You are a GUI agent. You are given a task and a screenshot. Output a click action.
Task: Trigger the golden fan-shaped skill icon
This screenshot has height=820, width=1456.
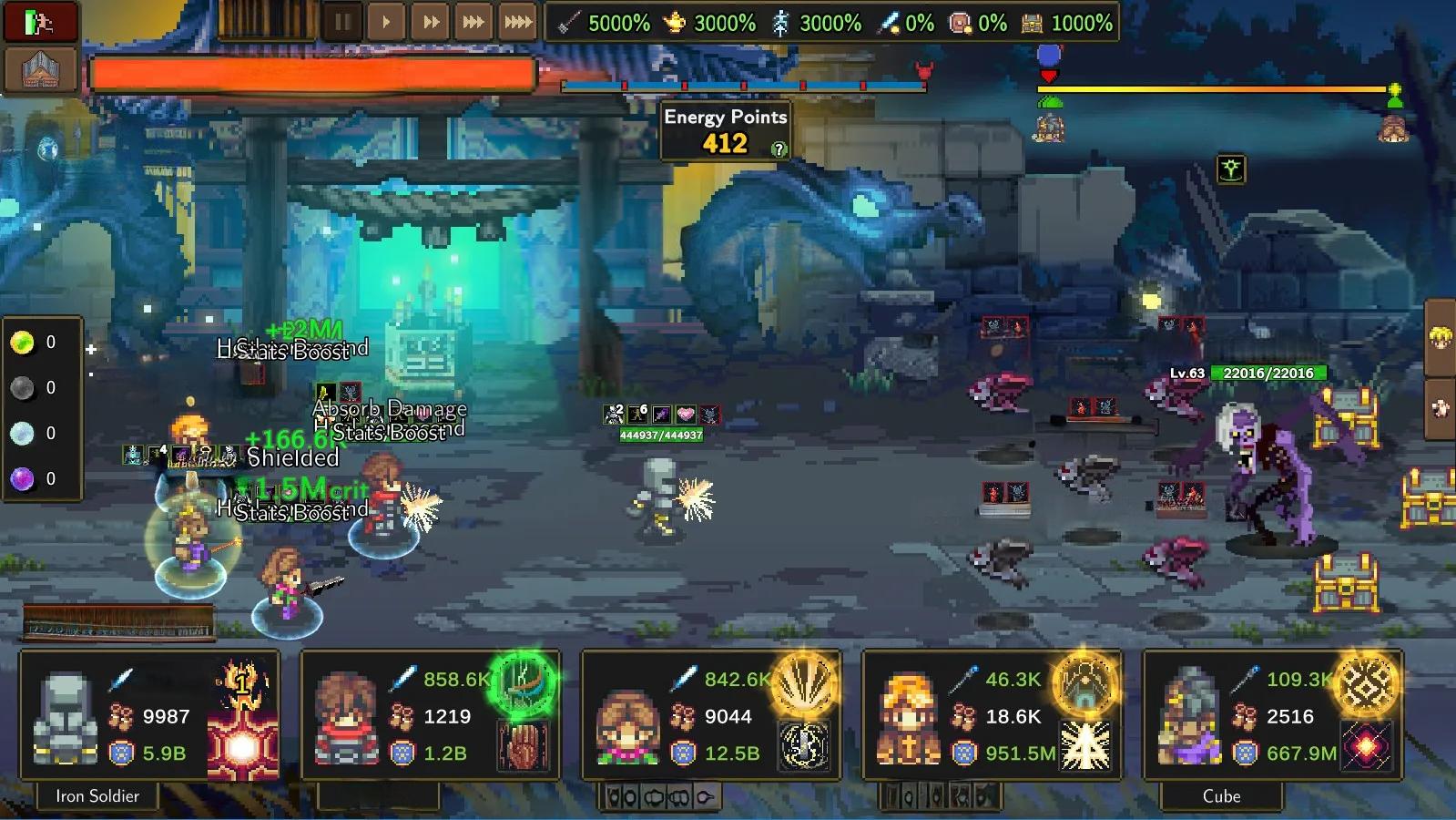pos(804,682)
